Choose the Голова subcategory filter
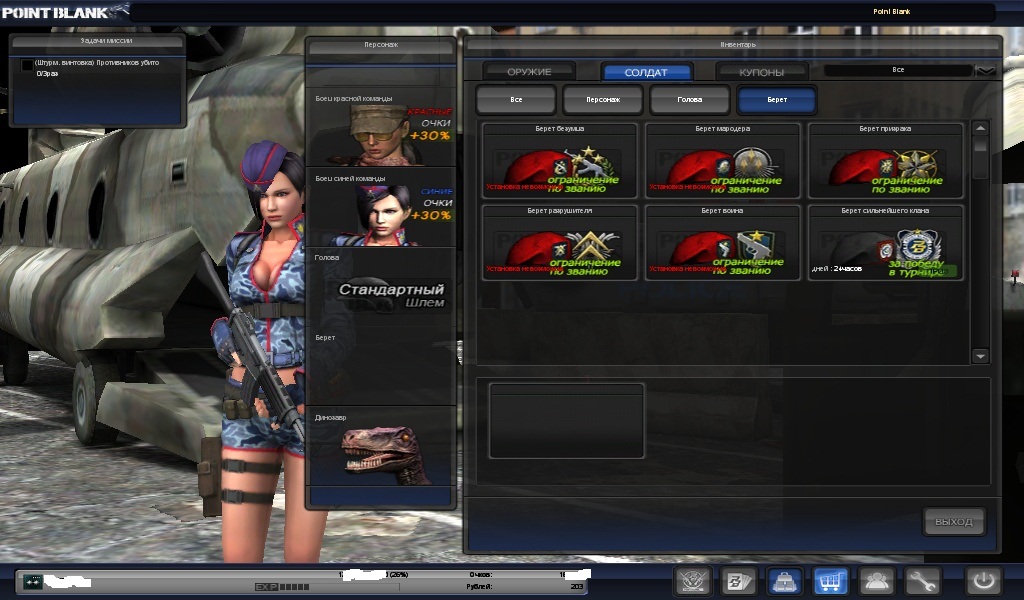The height and width of the screenshot is (600, 1024). click(x=689, y=100)
